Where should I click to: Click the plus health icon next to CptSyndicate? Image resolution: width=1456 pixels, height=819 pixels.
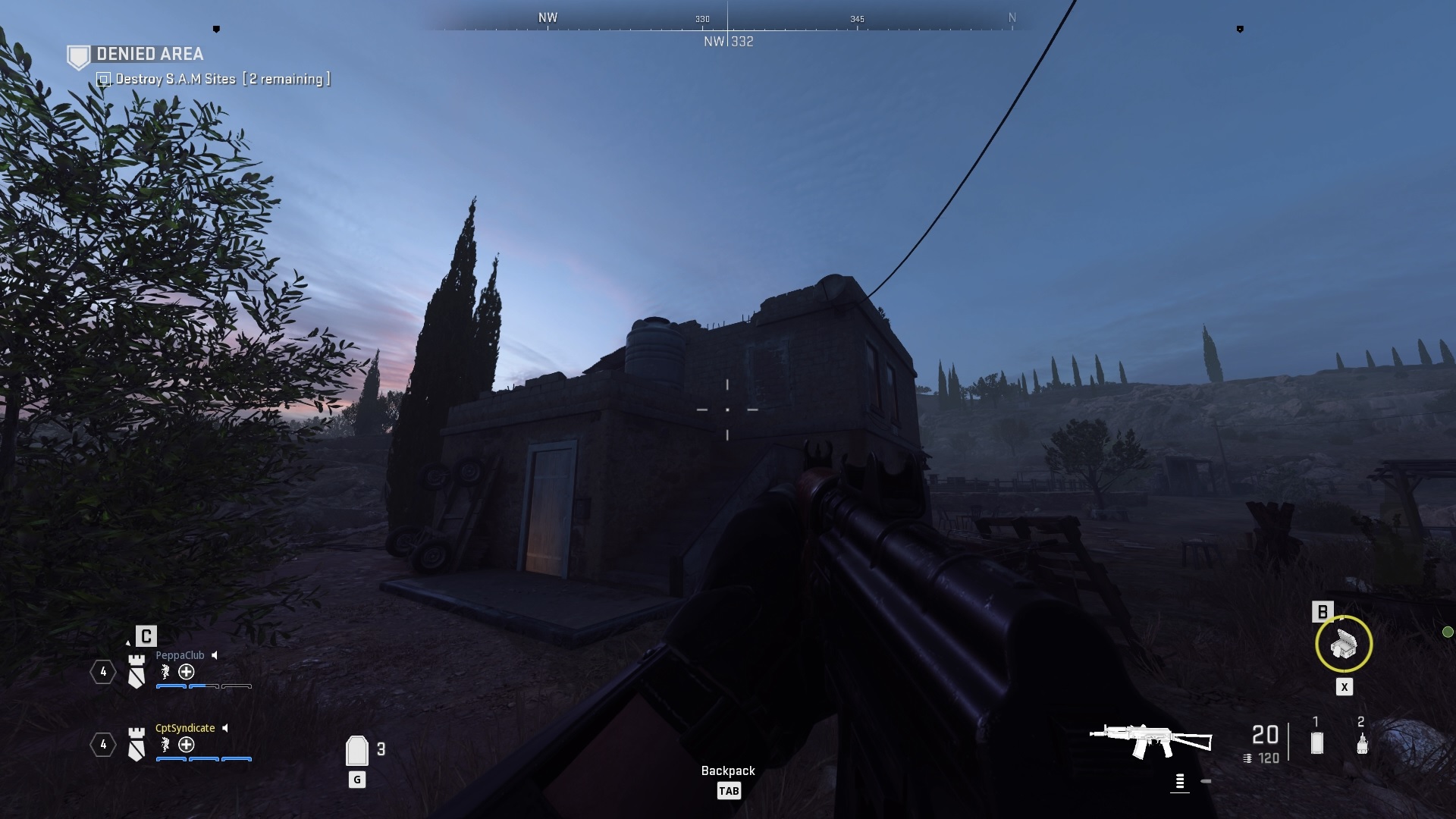point(187,745)
